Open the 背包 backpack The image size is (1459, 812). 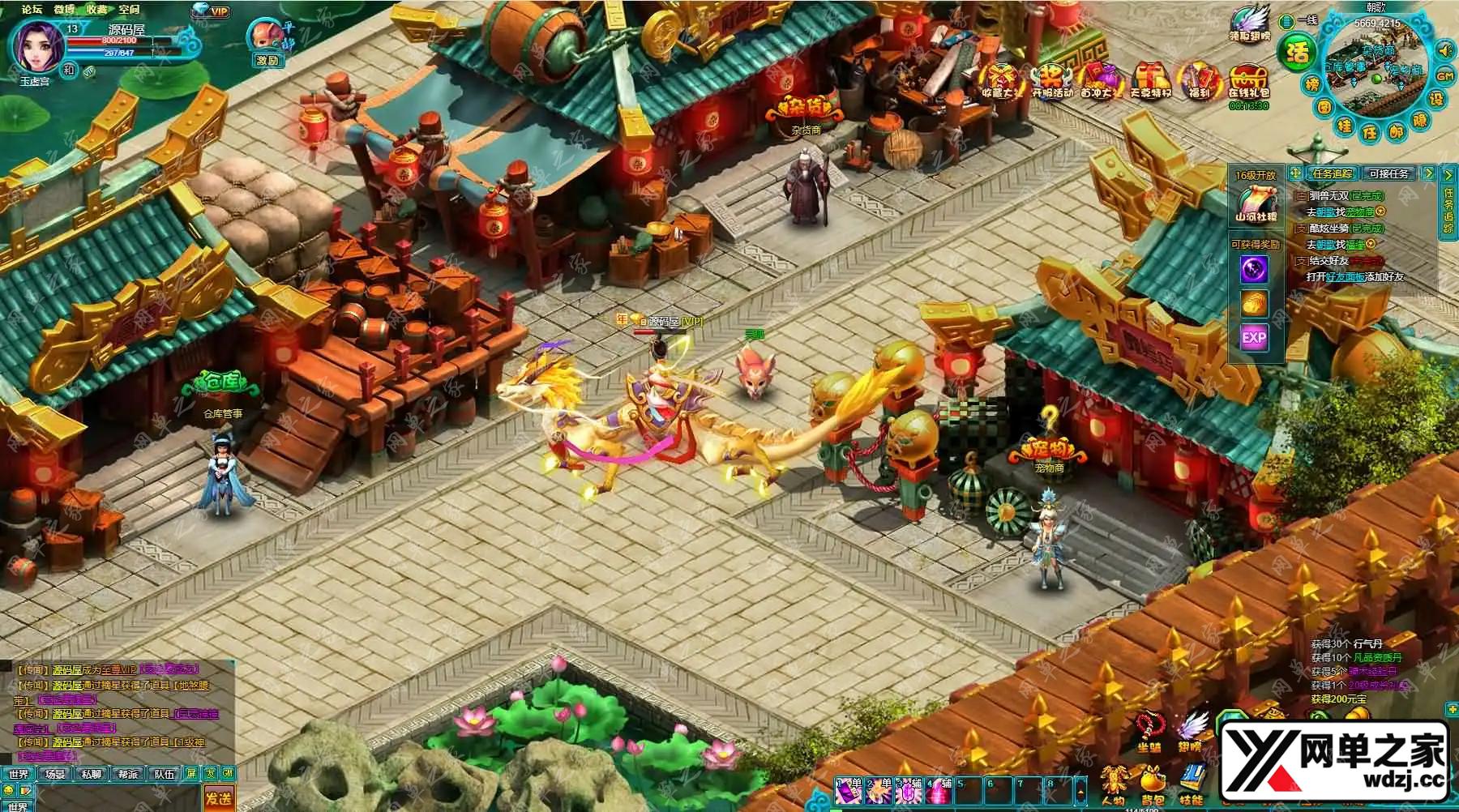tap(1153, 786)
